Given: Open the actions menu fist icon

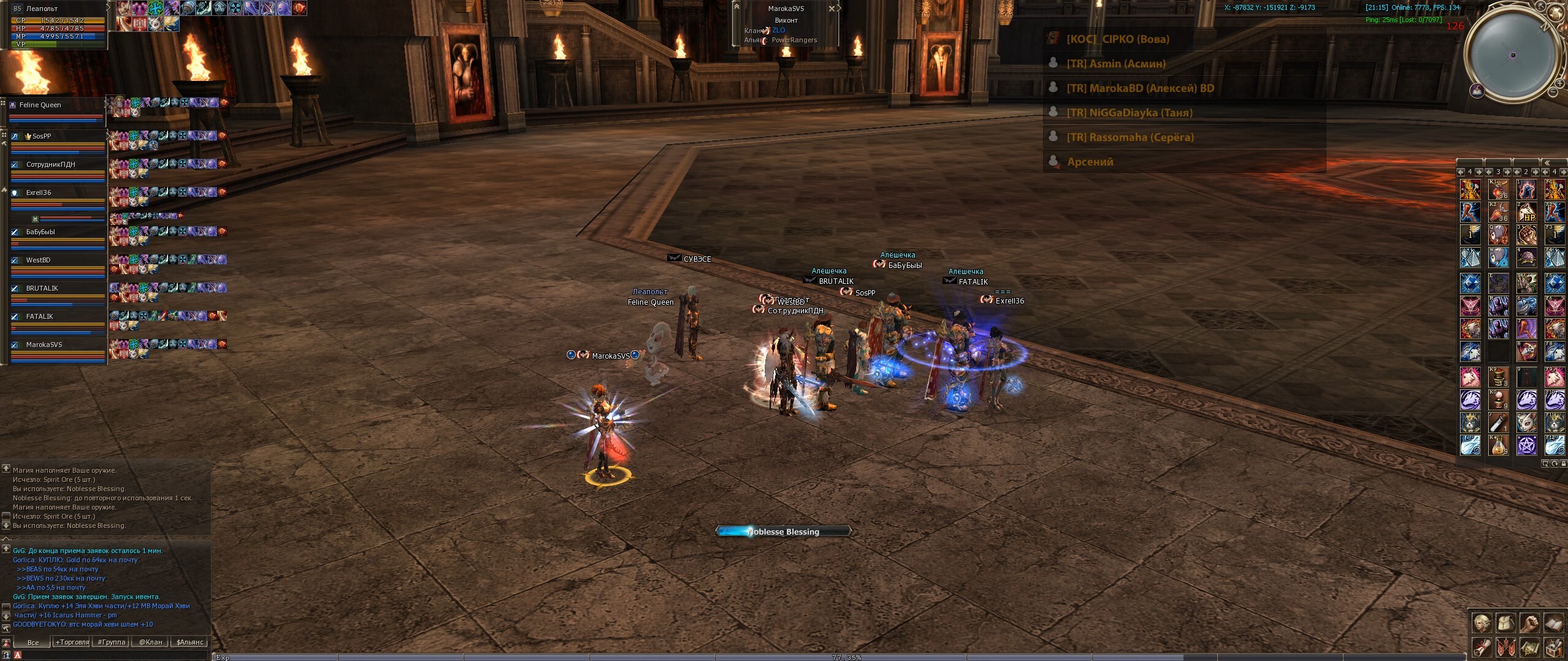Looking at the screenshot, I should tap(1529, 623).
